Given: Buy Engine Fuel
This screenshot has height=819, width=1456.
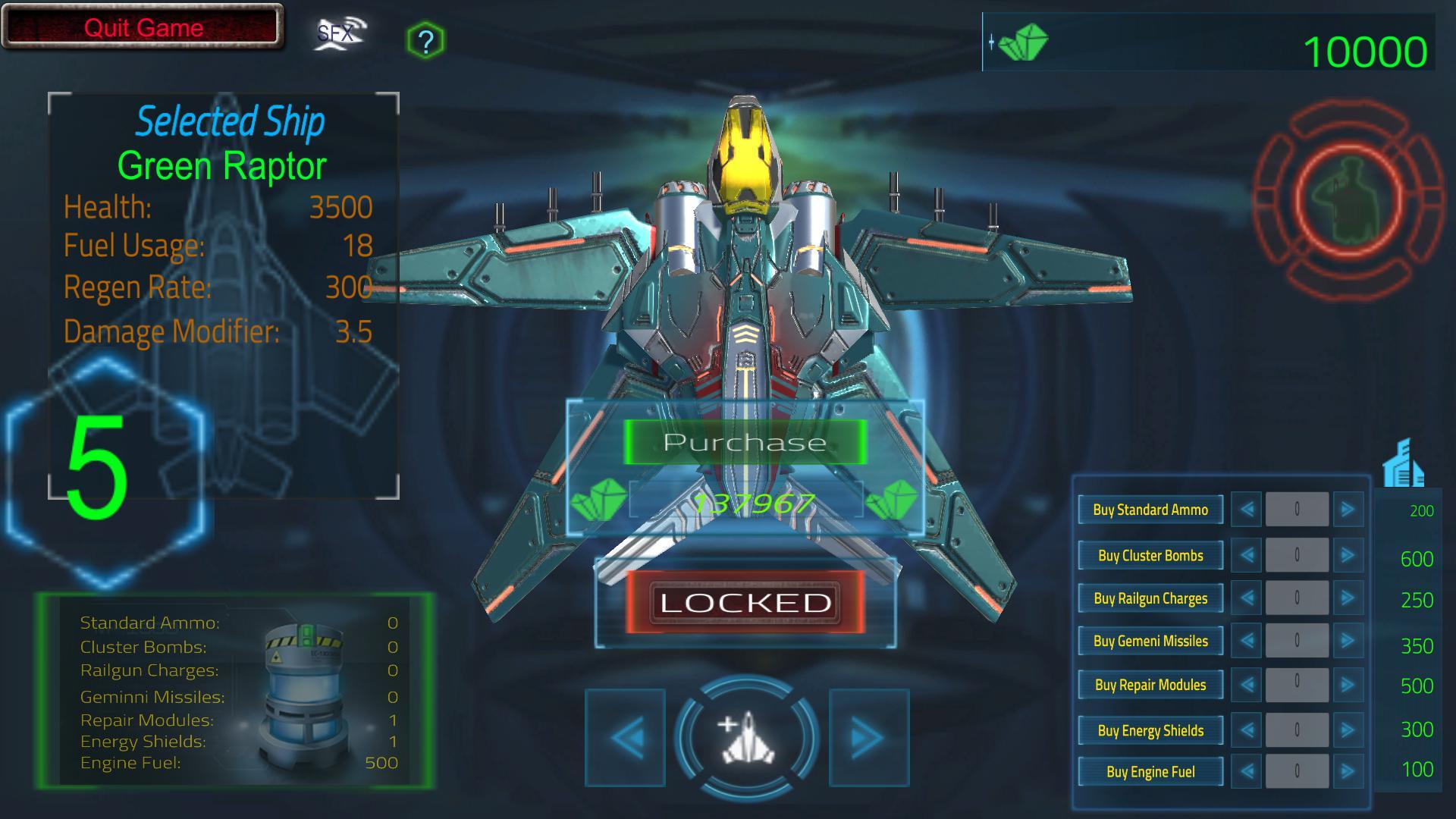Looking at the screenshot, I should 1150,772.
